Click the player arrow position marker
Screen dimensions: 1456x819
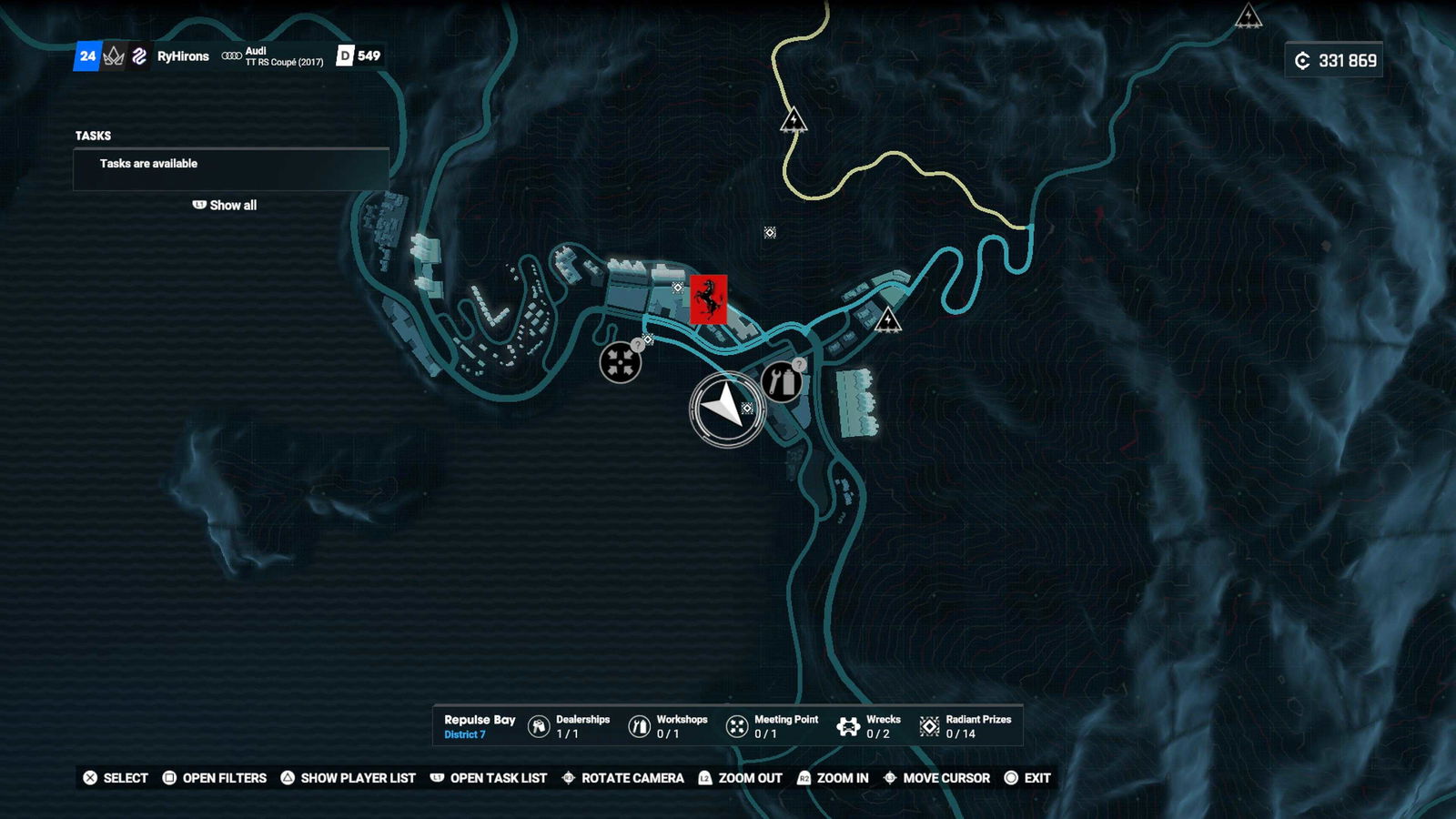[725, 408]
